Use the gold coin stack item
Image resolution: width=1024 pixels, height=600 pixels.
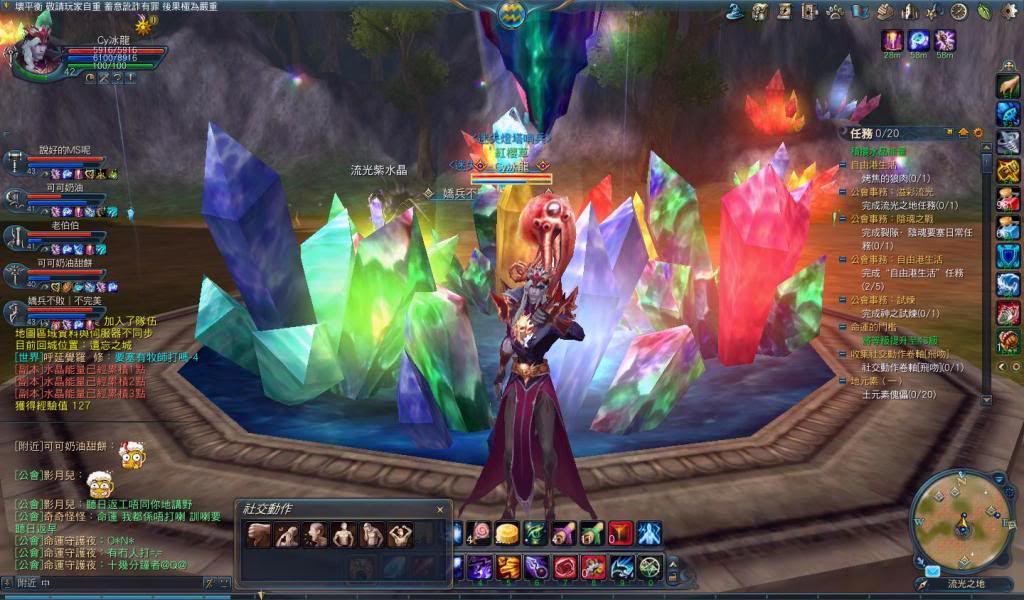[508, 533]
